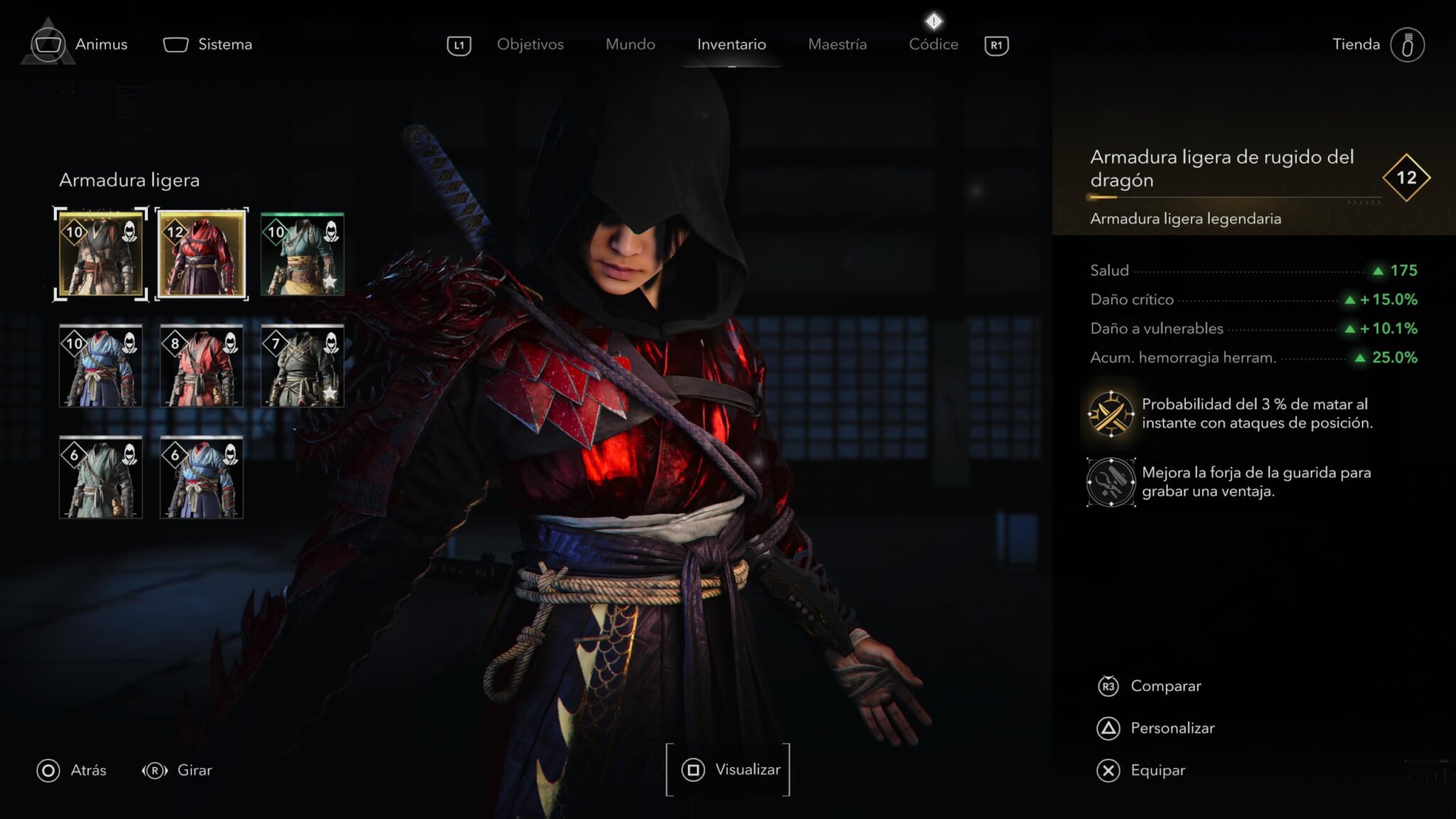The width and height of the screenshot is (1456, 819).
Task: Open the Sistema menu
Action: tap(224, 44)
